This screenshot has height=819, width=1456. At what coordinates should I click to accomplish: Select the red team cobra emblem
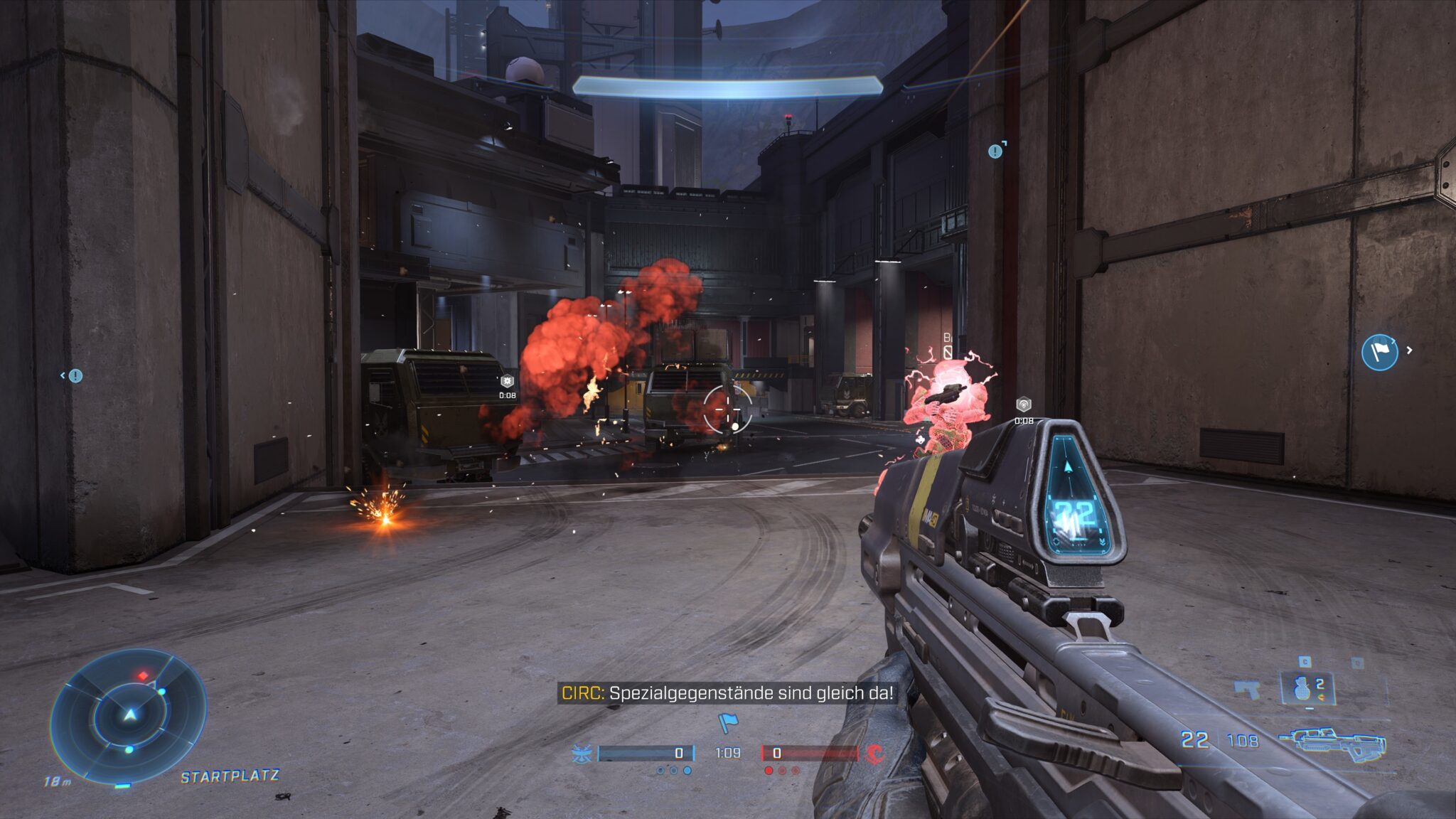(876, 754)
